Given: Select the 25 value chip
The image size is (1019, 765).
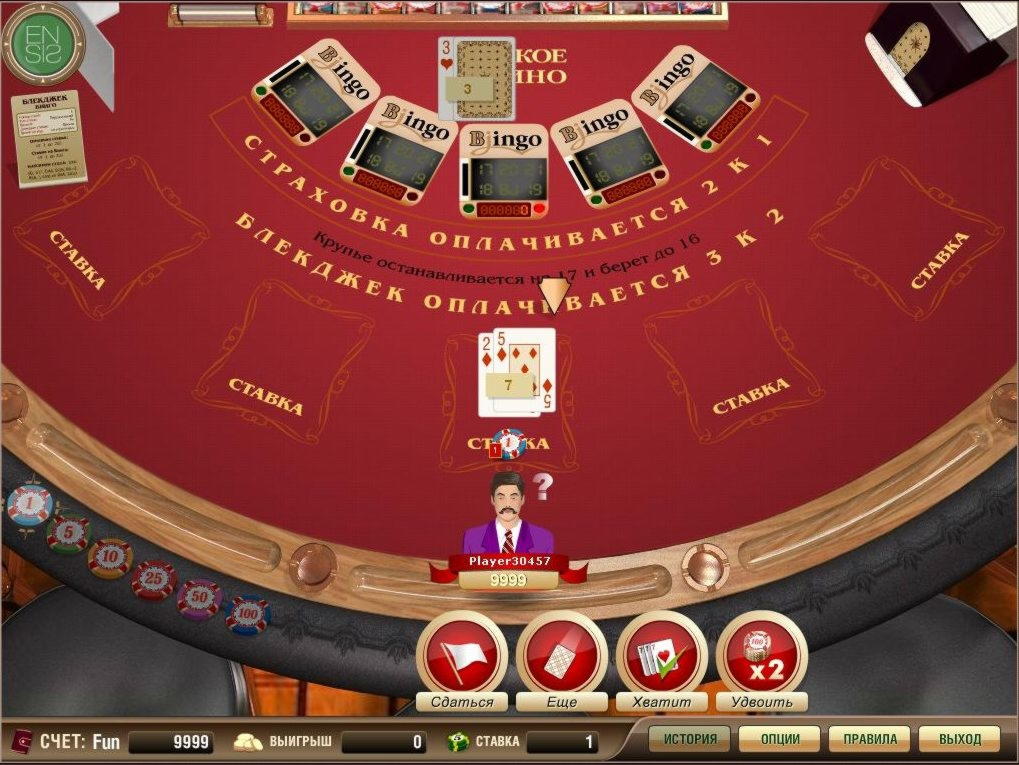Looking at the screenshot, I should [x=154, y=579].
